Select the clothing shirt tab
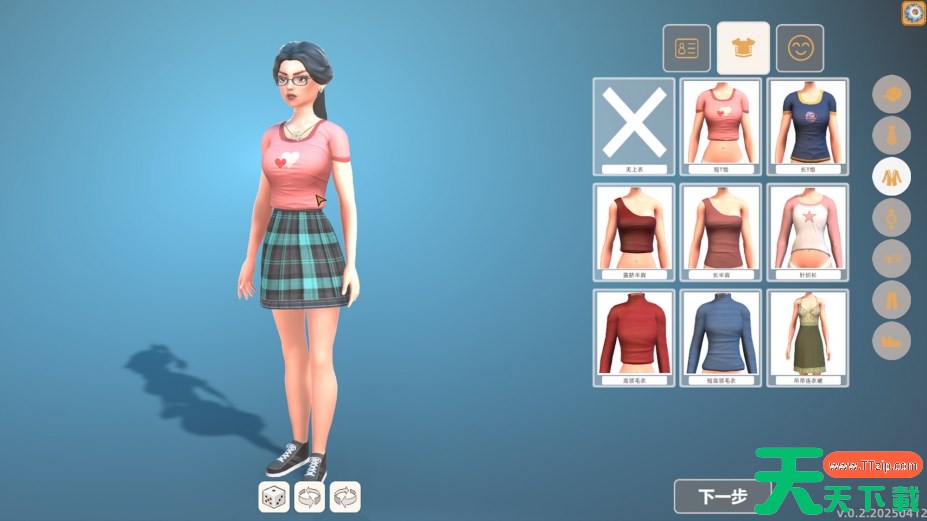The height and width of the screenshot is (521, 927). (x=743, y=48)
